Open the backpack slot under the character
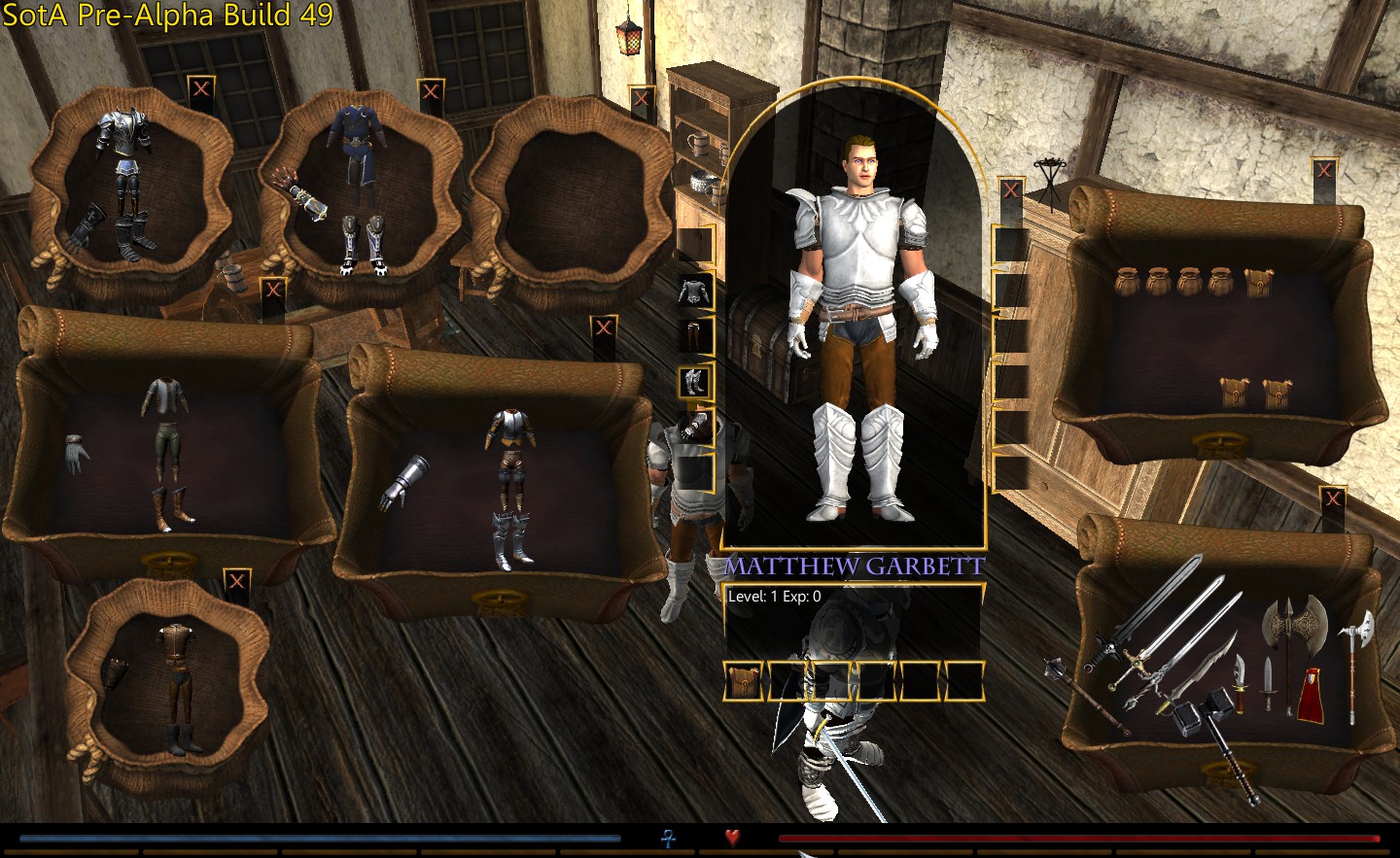 coord(746,680)
